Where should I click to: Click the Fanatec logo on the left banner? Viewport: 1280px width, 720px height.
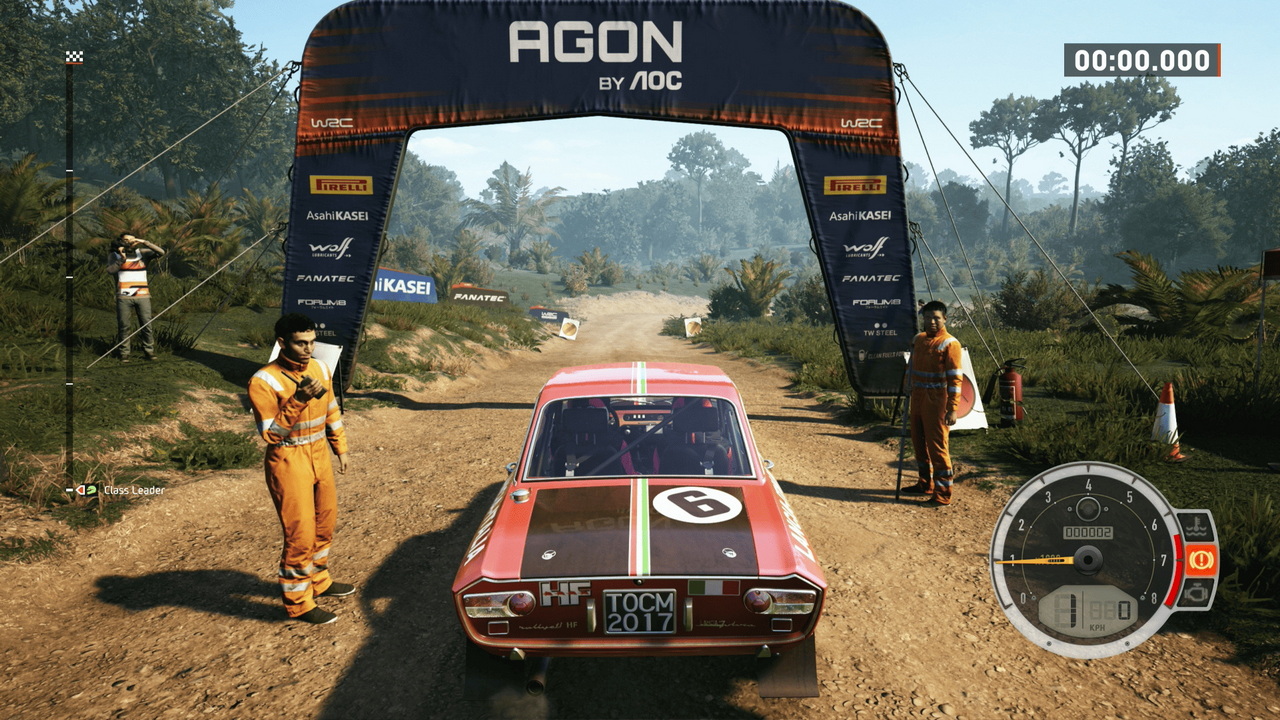[x=326, y=277]
